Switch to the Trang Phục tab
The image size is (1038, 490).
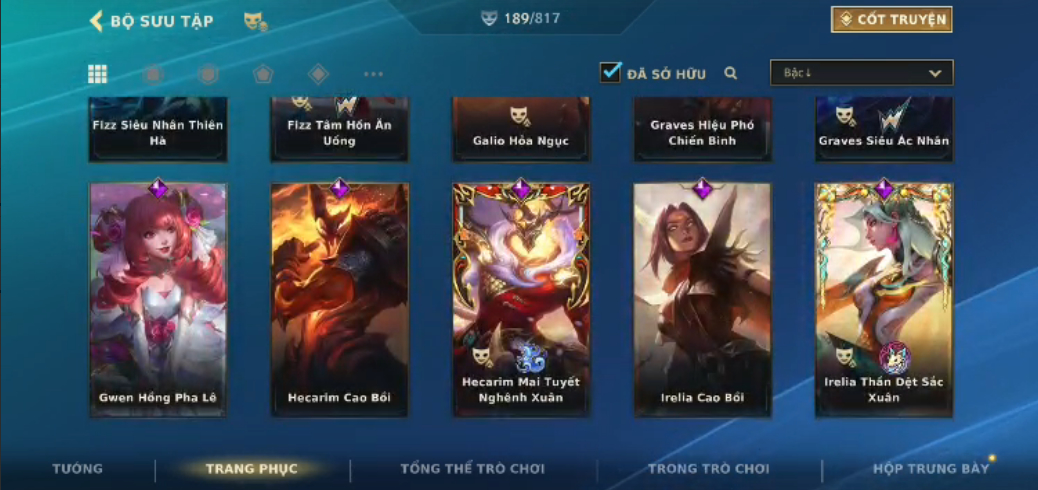coord(251,468)
